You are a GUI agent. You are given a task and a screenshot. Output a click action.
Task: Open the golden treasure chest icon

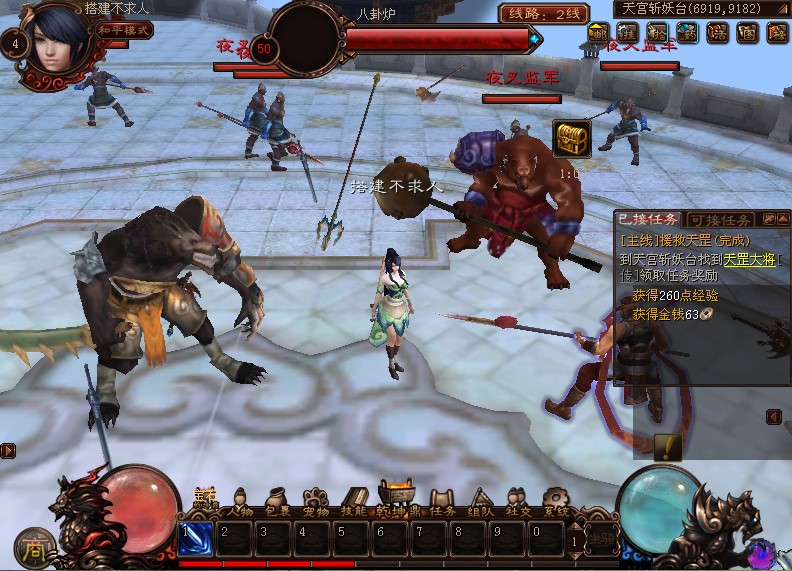pos(571,140)
